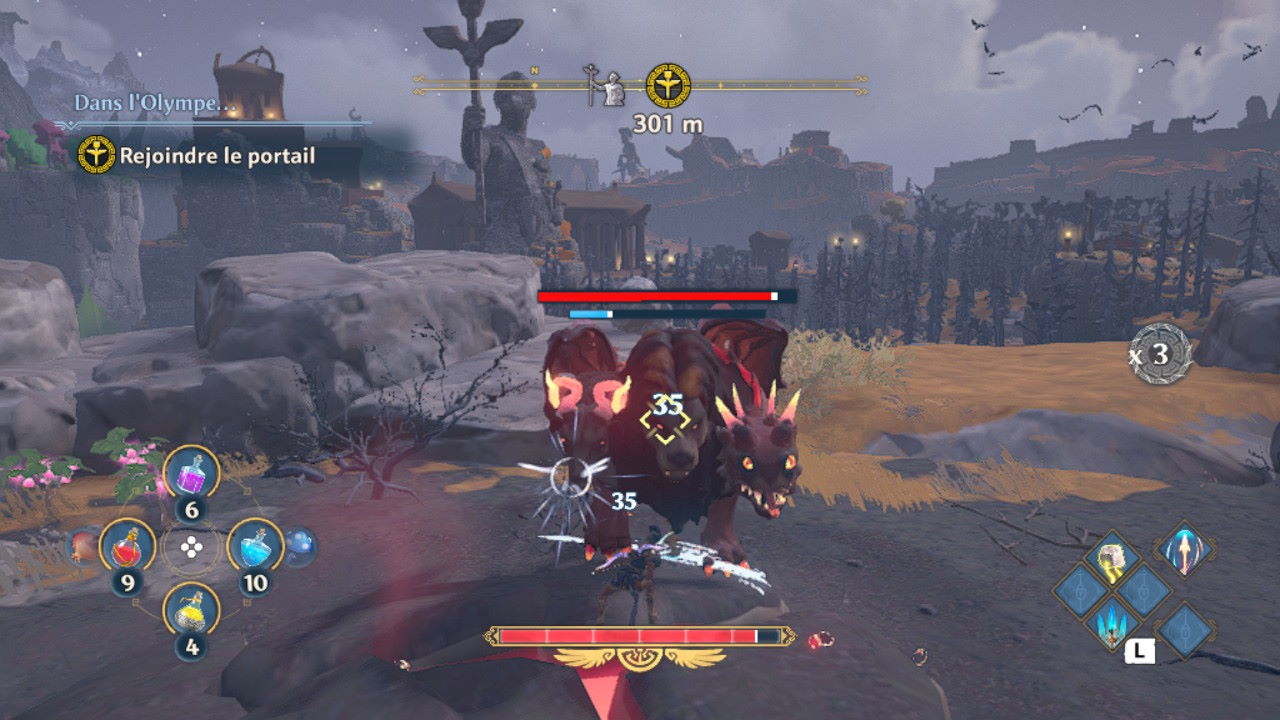Pick the blue mushroom ingredient icon
This screenshot has width=1280, height=720.
(300, 545)
